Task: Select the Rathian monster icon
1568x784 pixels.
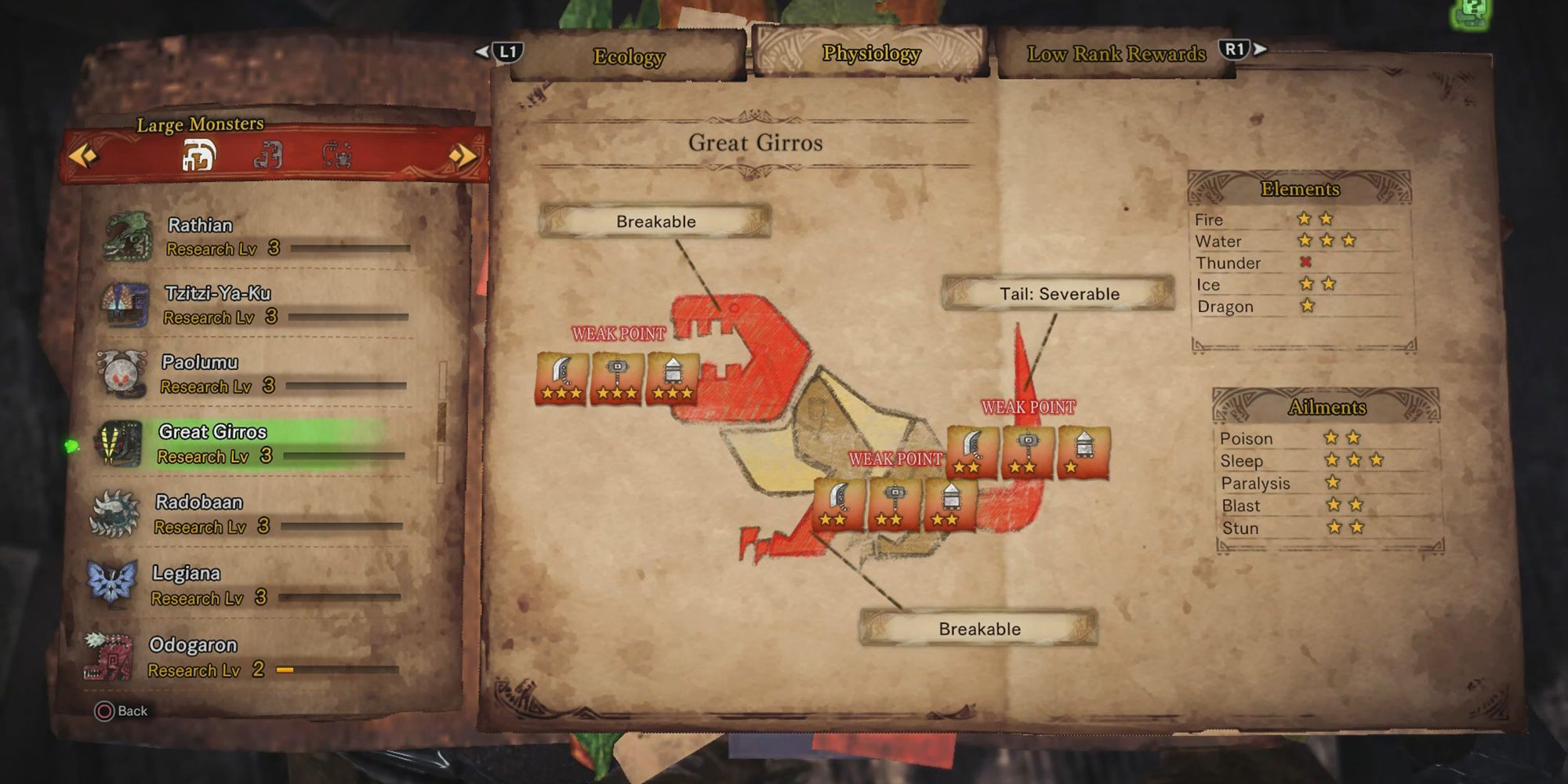Action: (125, 235)
